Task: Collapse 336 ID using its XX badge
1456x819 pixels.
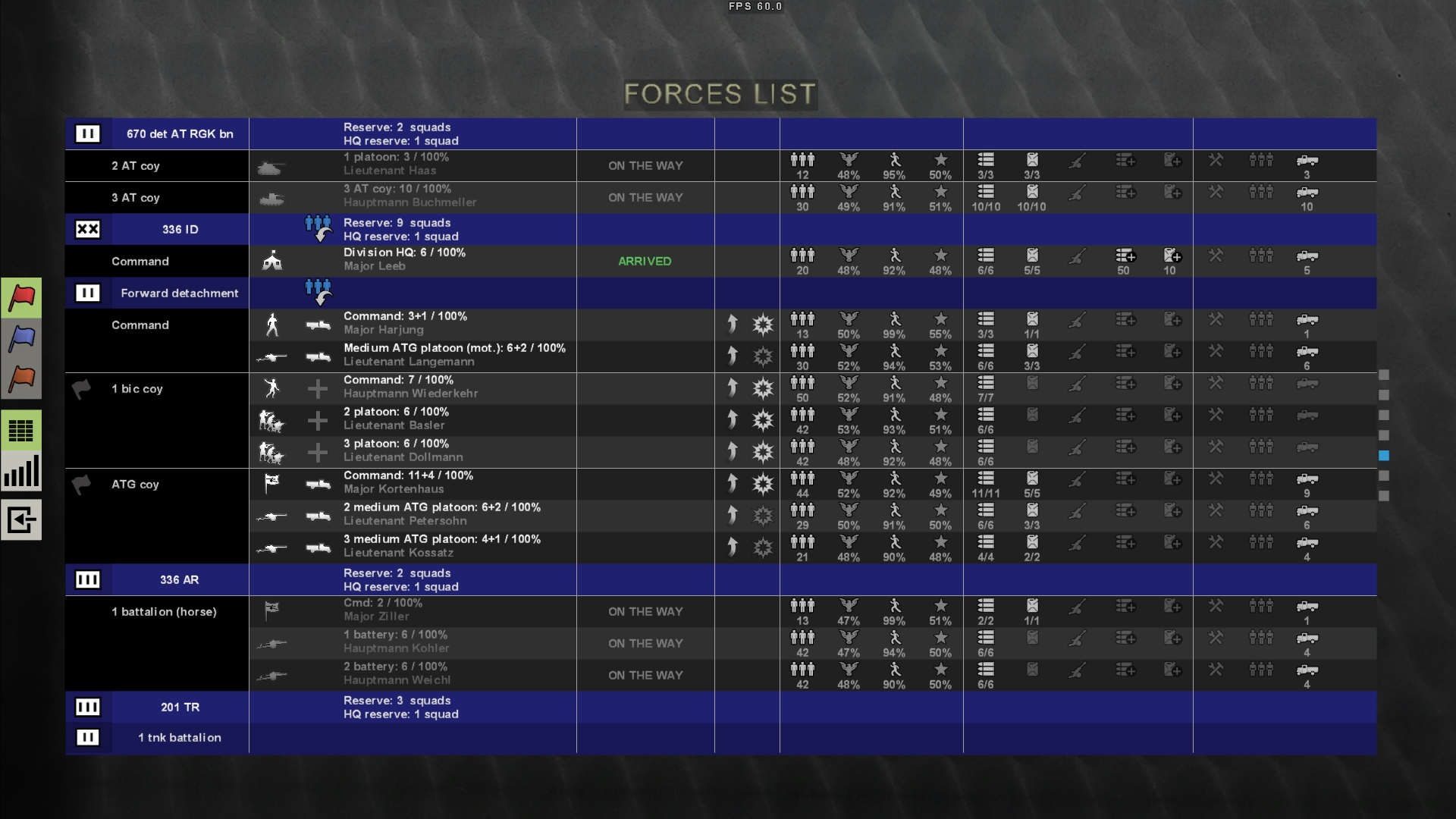Action: click(x=88, y=229)
